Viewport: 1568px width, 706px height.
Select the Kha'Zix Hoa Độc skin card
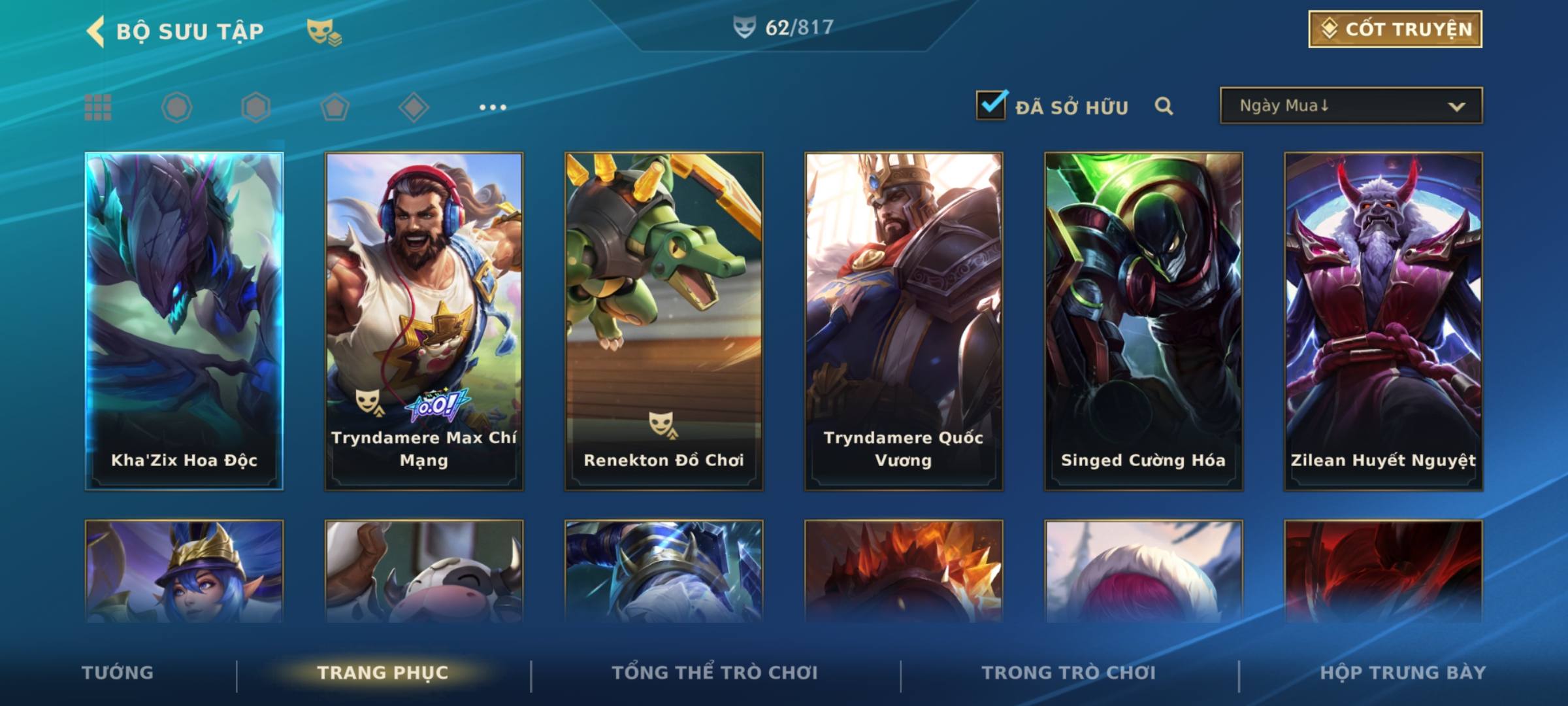[184, 320]
